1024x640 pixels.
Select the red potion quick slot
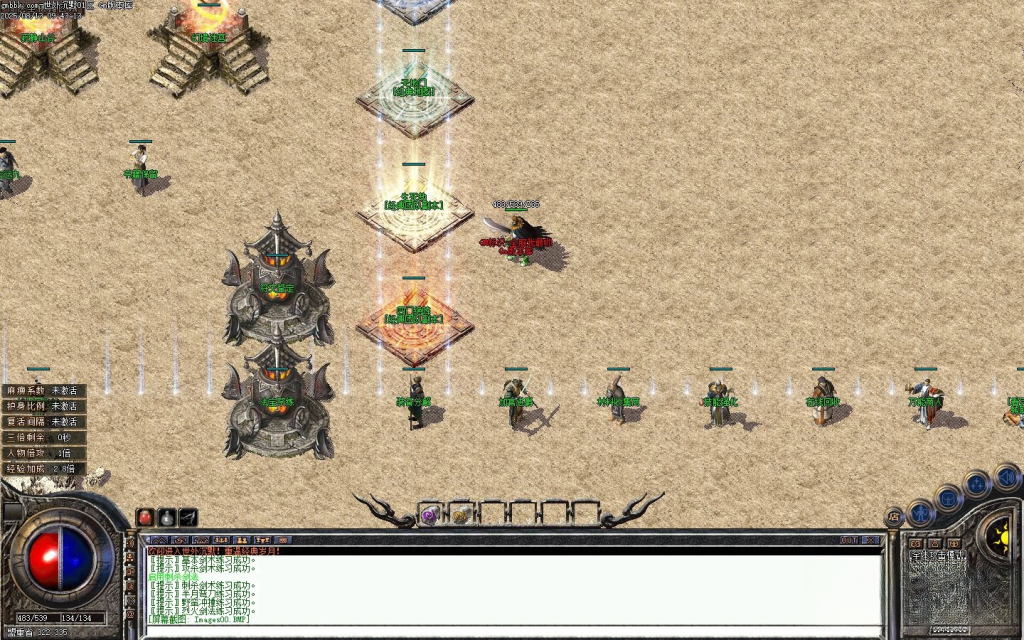tap(146, 517)
